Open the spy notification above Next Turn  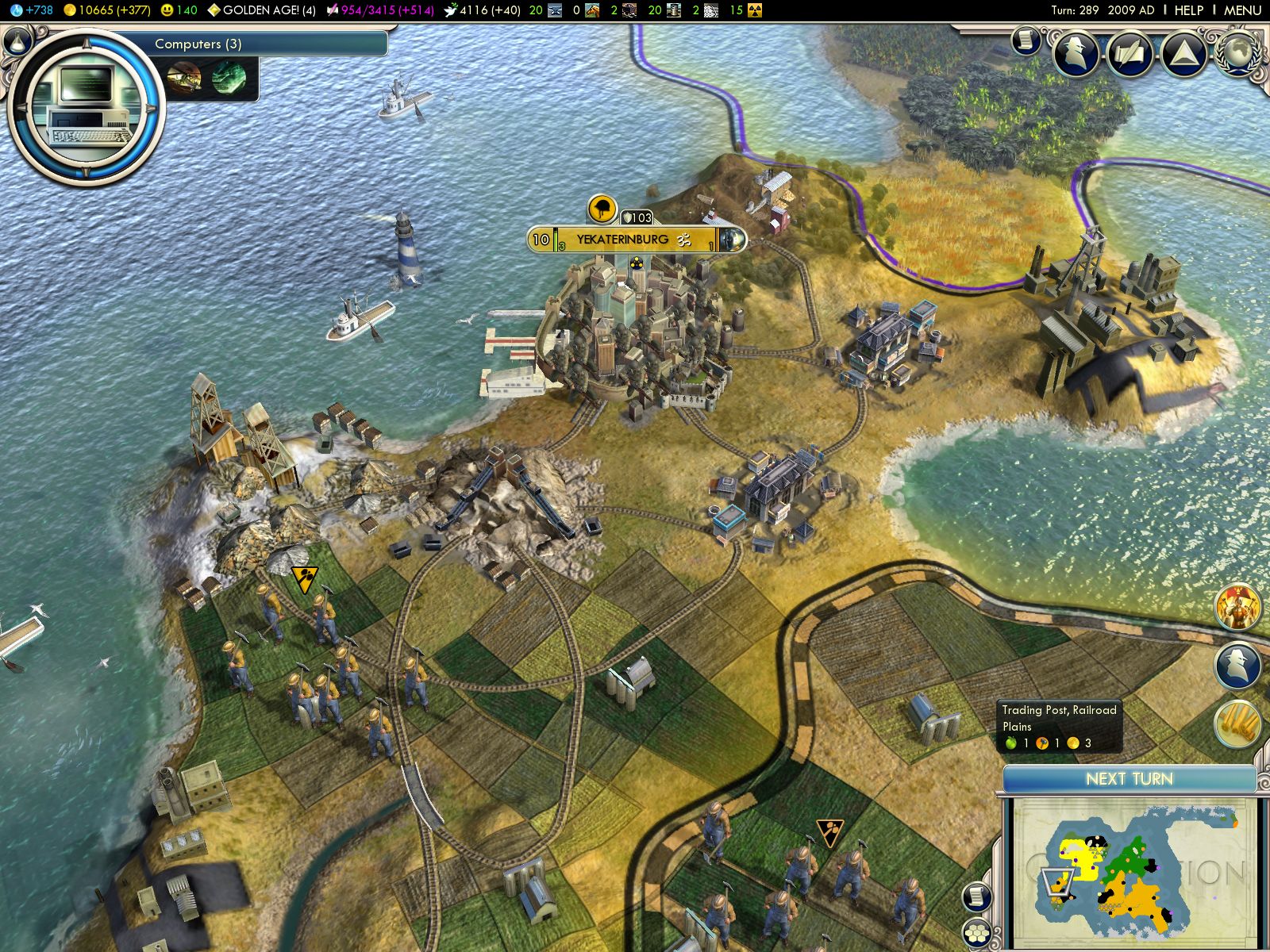1237,666
